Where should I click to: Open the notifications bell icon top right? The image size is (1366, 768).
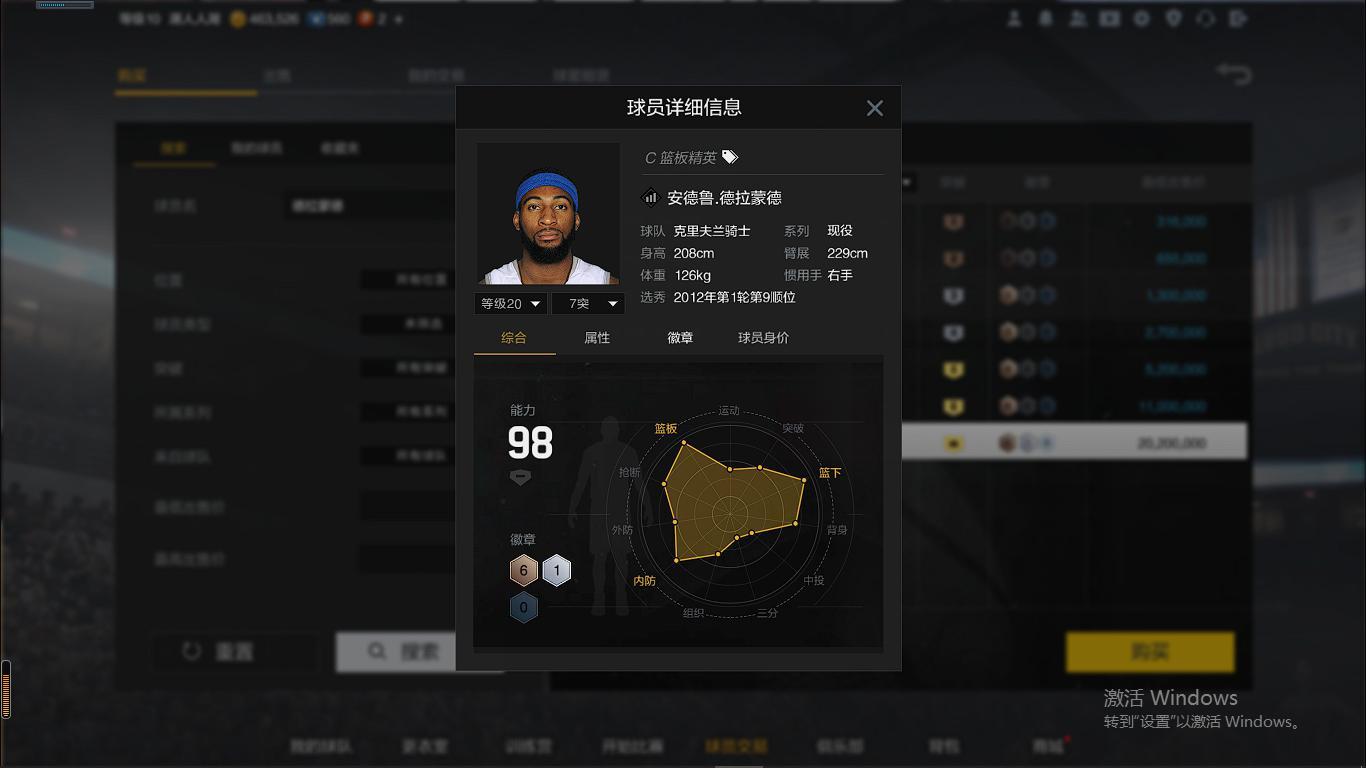click(1046, 18)
